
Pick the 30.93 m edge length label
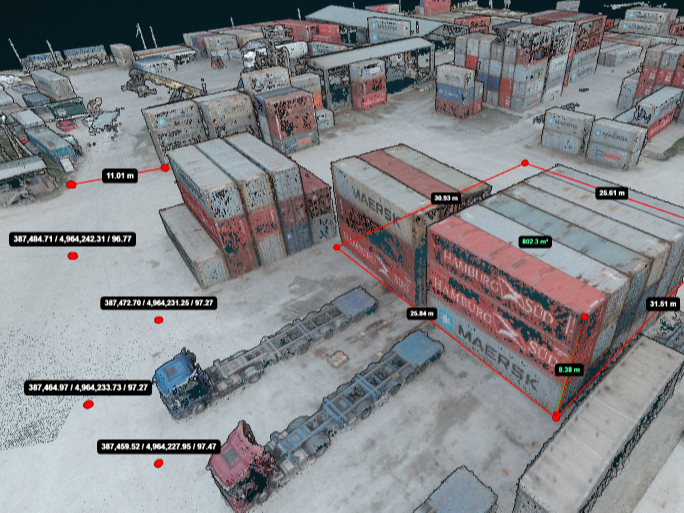445,198
